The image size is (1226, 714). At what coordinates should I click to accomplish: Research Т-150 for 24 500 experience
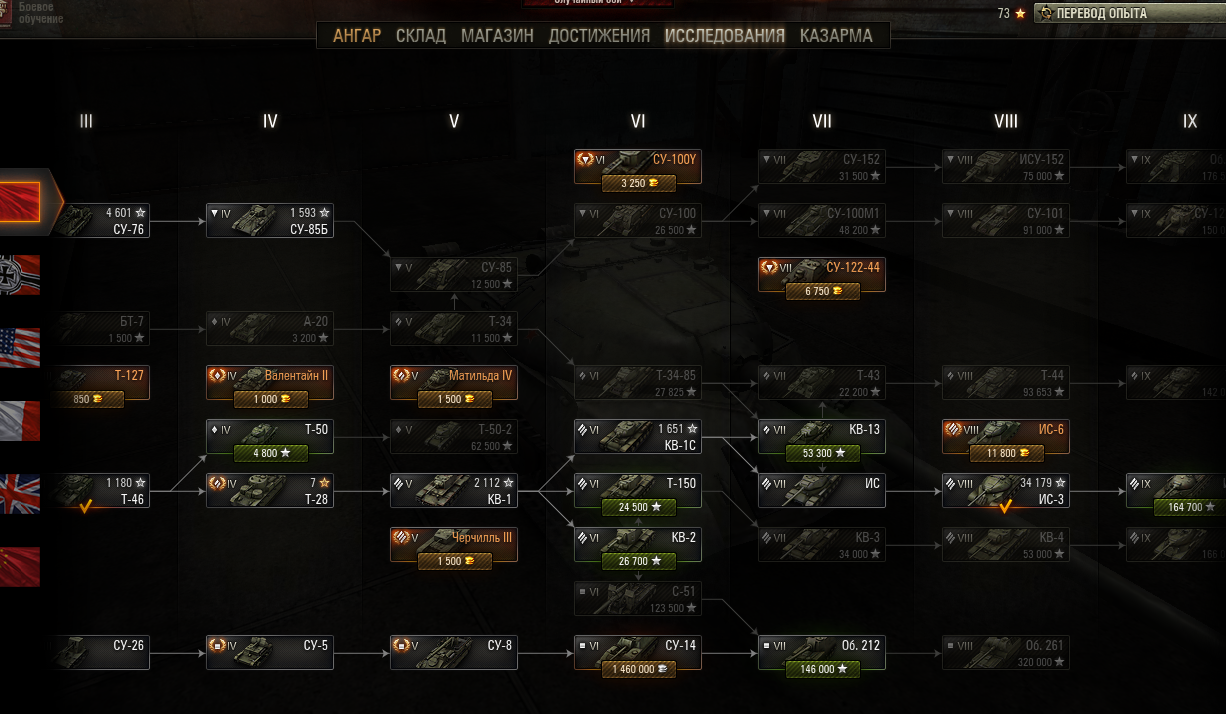click(x=638, y=507)
